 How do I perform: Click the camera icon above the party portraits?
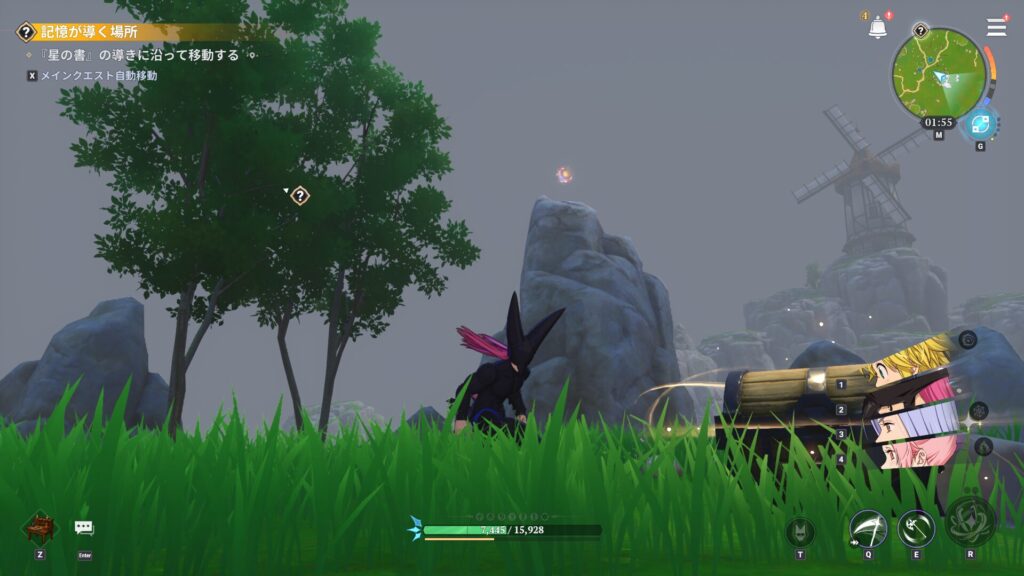click(x=967, y=340)
